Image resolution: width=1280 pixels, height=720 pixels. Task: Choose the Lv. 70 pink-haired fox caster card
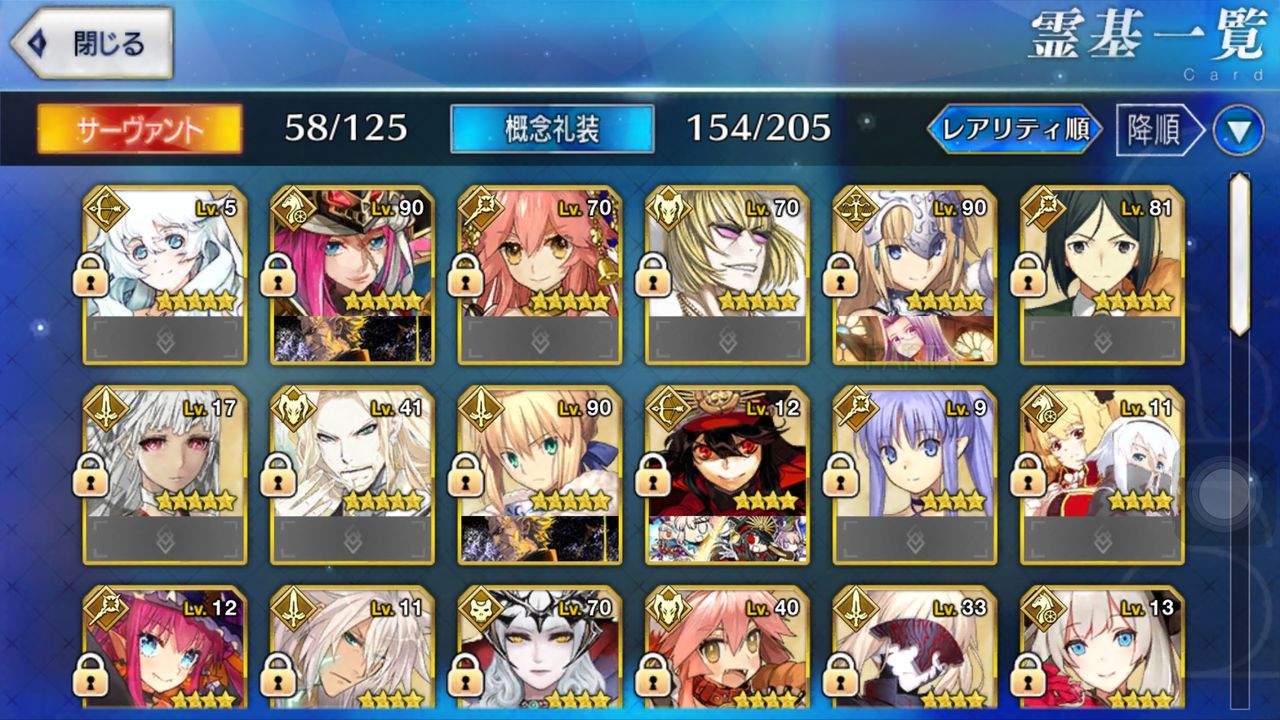pos(540,273)
